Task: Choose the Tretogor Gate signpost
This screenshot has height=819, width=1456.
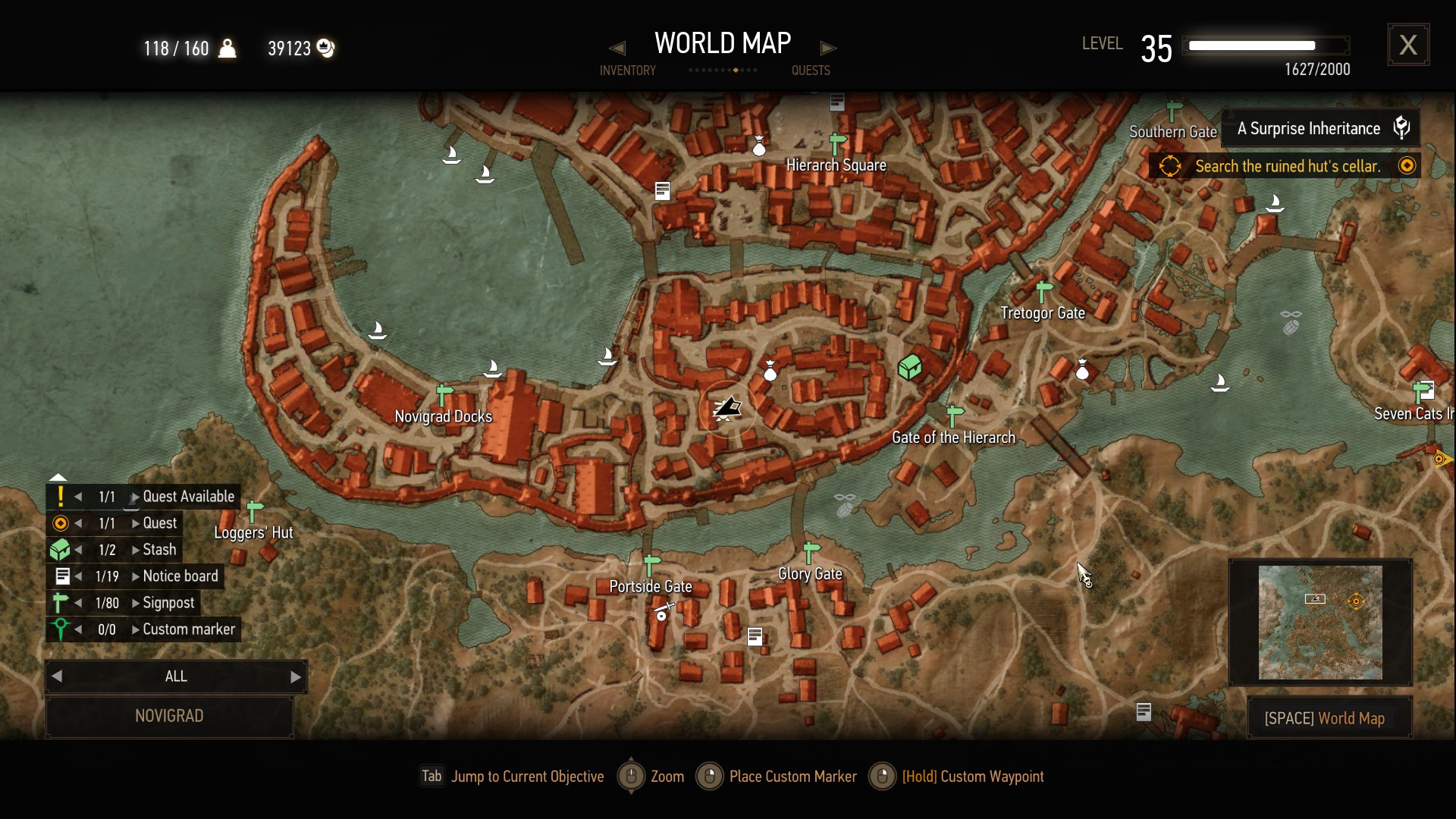Action: pos(1044,291)
